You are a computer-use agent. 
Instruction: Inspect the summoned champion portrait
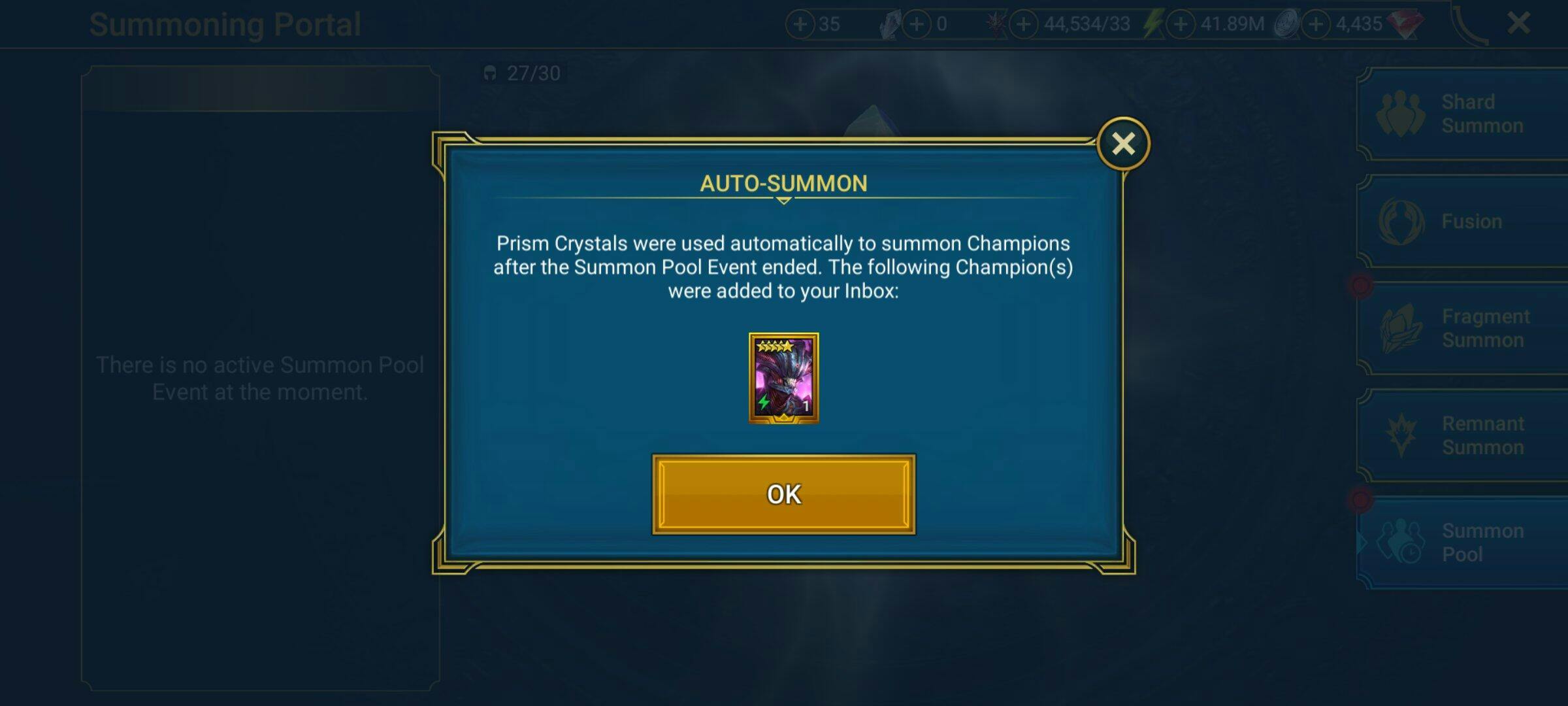[x=783, y=378]
